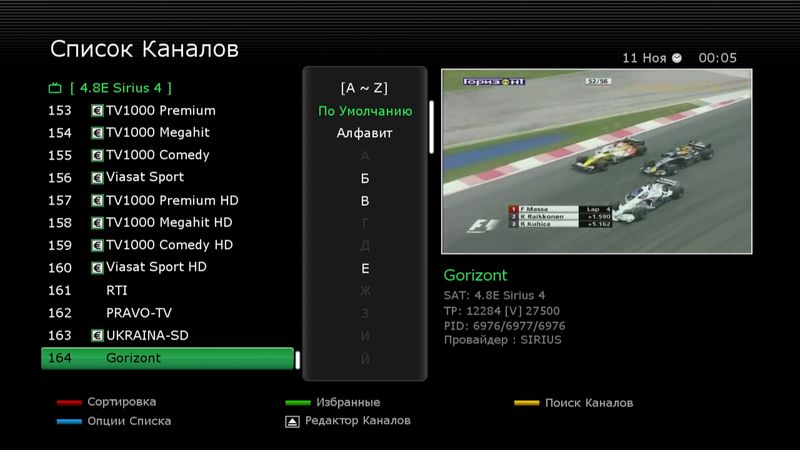800x450 pixels.
Task: Filter channels by letter В
Action: tap(365, 201)
